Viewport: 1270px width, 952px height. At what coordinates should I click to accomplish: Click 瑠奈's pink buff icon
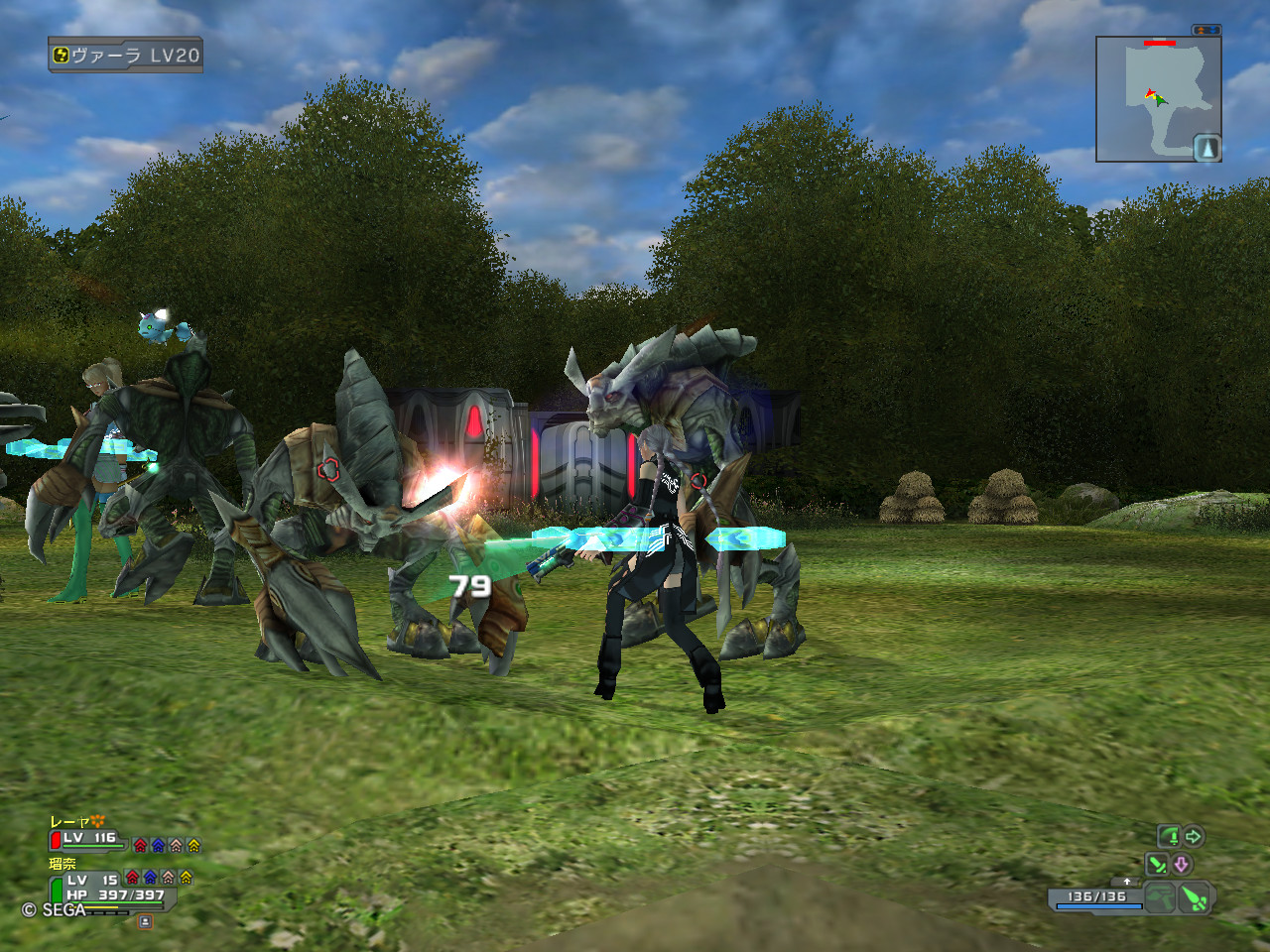click(168, 878)
